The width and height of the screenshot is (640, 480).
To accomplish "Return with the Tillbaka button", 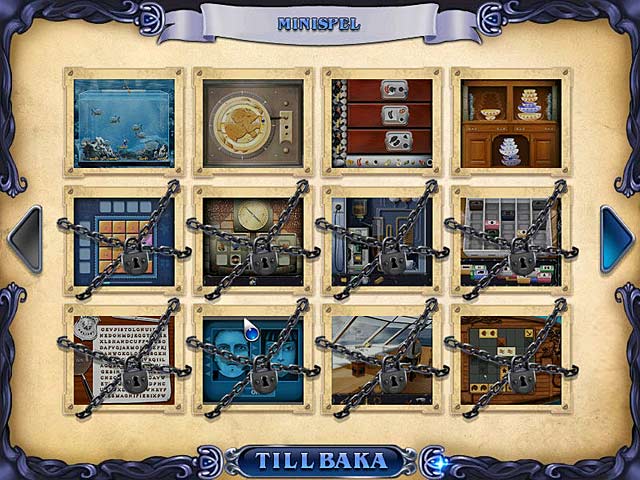I will (x=321, y=461).
